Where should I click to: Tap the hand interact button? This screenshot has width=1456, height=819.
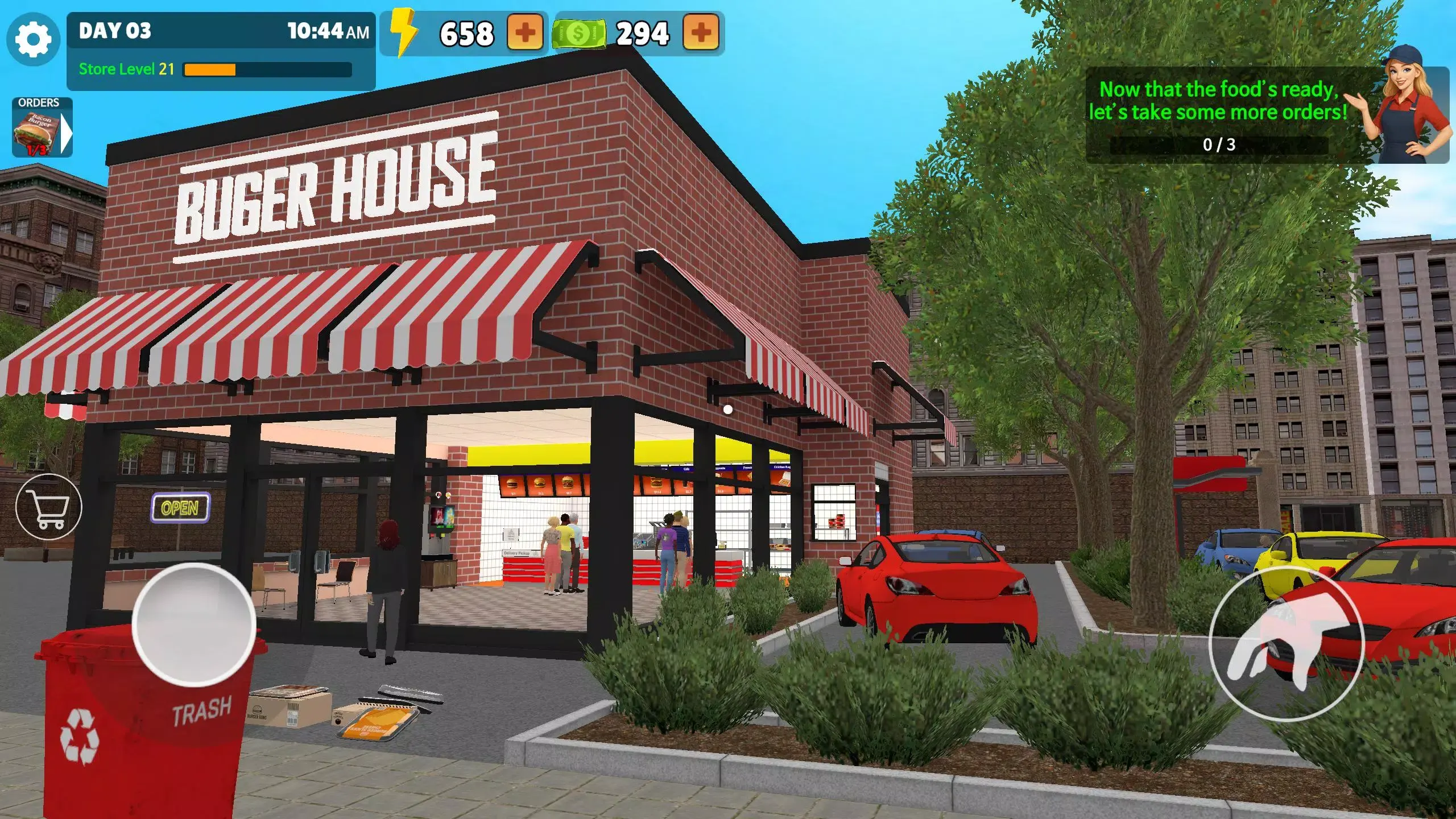pos(1285,643)
